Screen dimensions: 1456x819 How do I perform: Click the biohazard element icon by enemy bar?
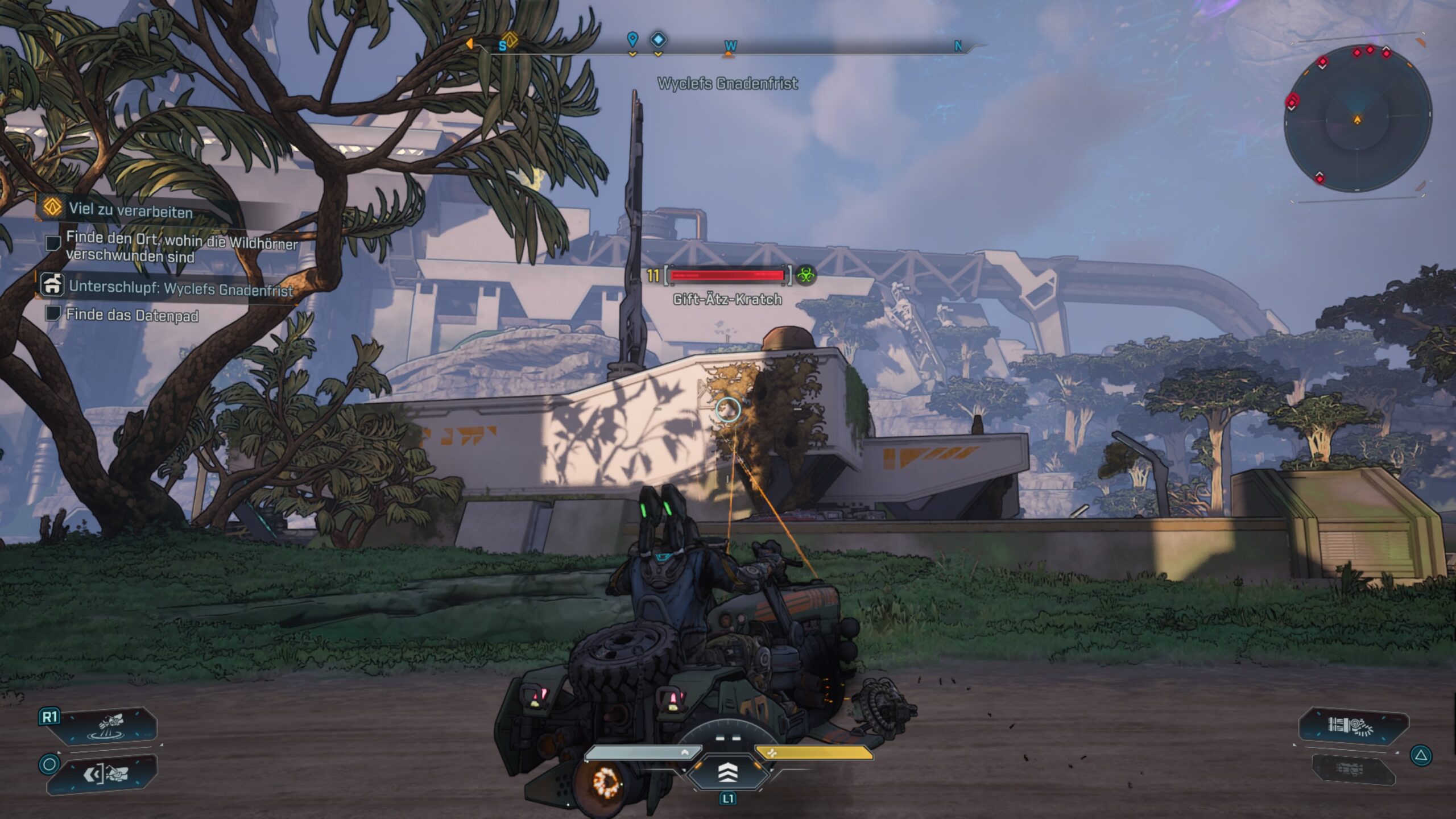click(x=805, y=275)
